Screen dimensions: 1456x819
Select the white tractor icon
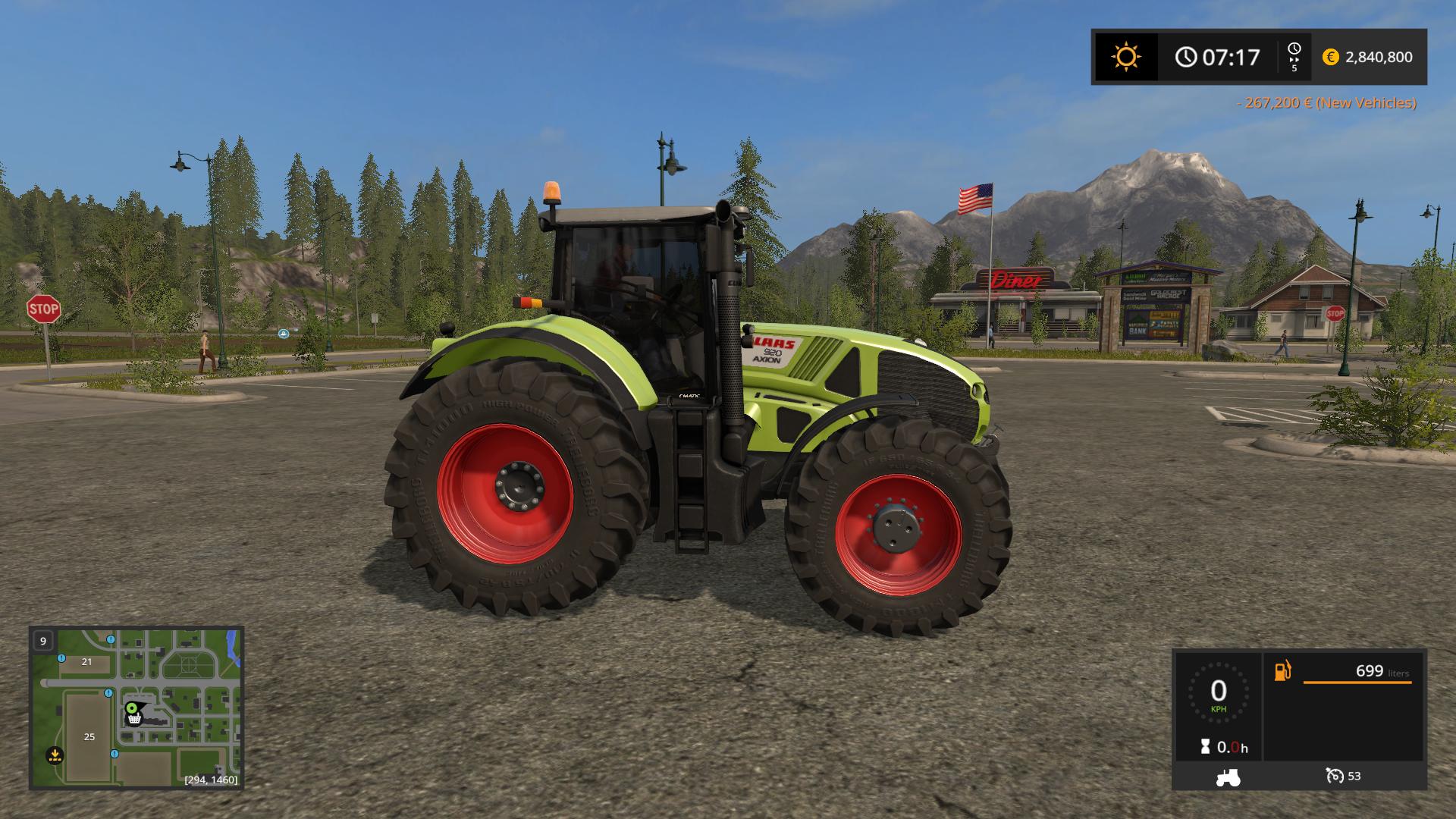(1228, 777)
